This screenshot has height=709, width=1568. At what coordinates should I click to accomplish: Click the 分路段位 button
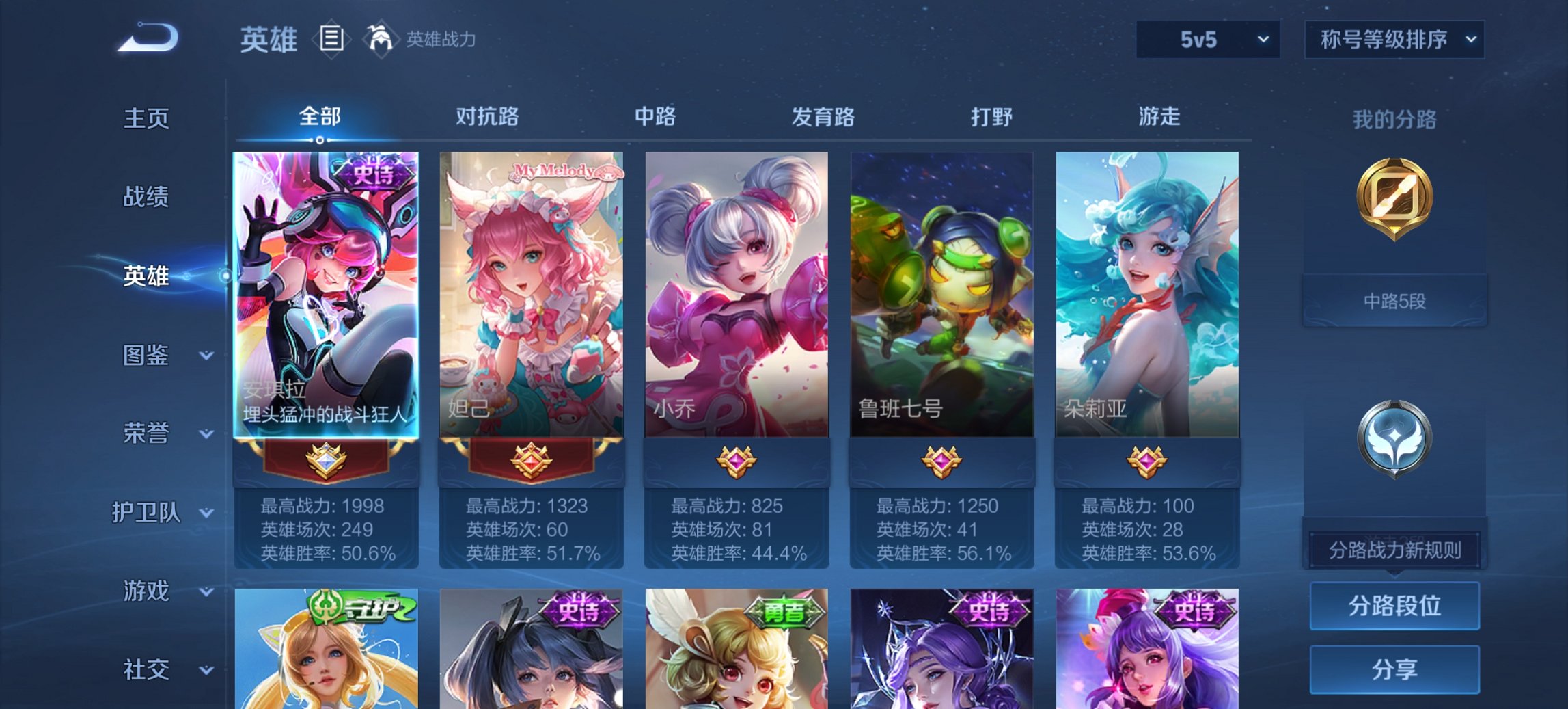point(1394,605)
